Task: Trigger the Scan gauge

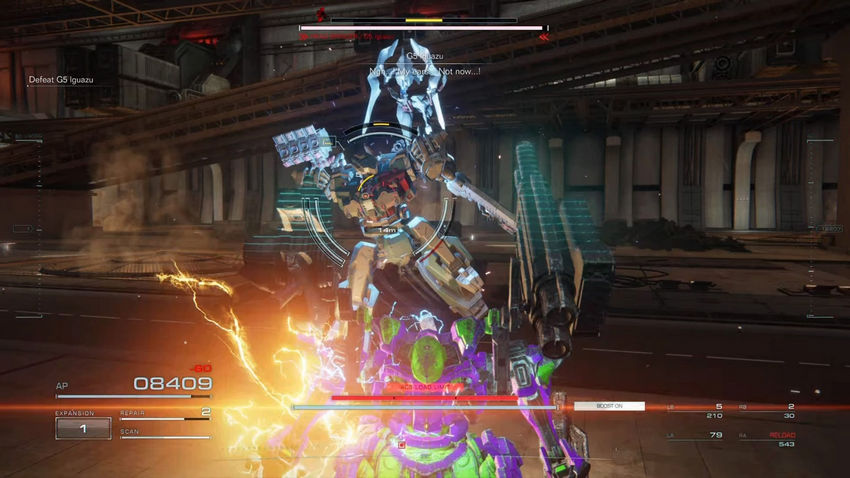Action: tap(165, 435)
